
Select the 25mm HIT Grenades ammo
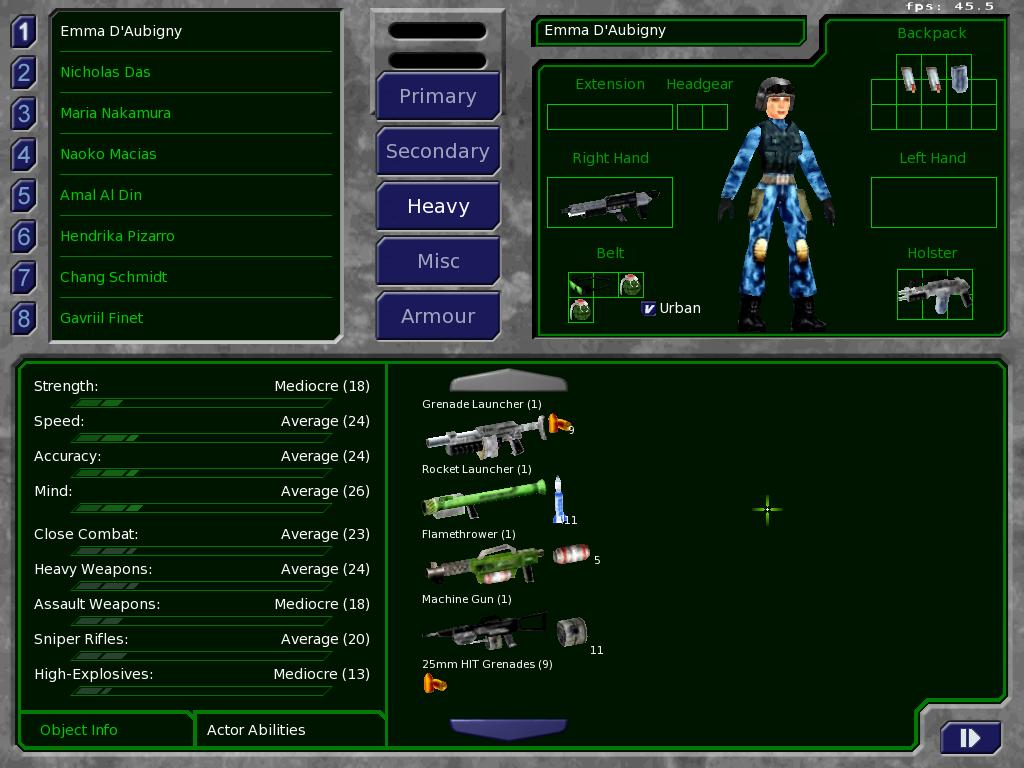435,684
